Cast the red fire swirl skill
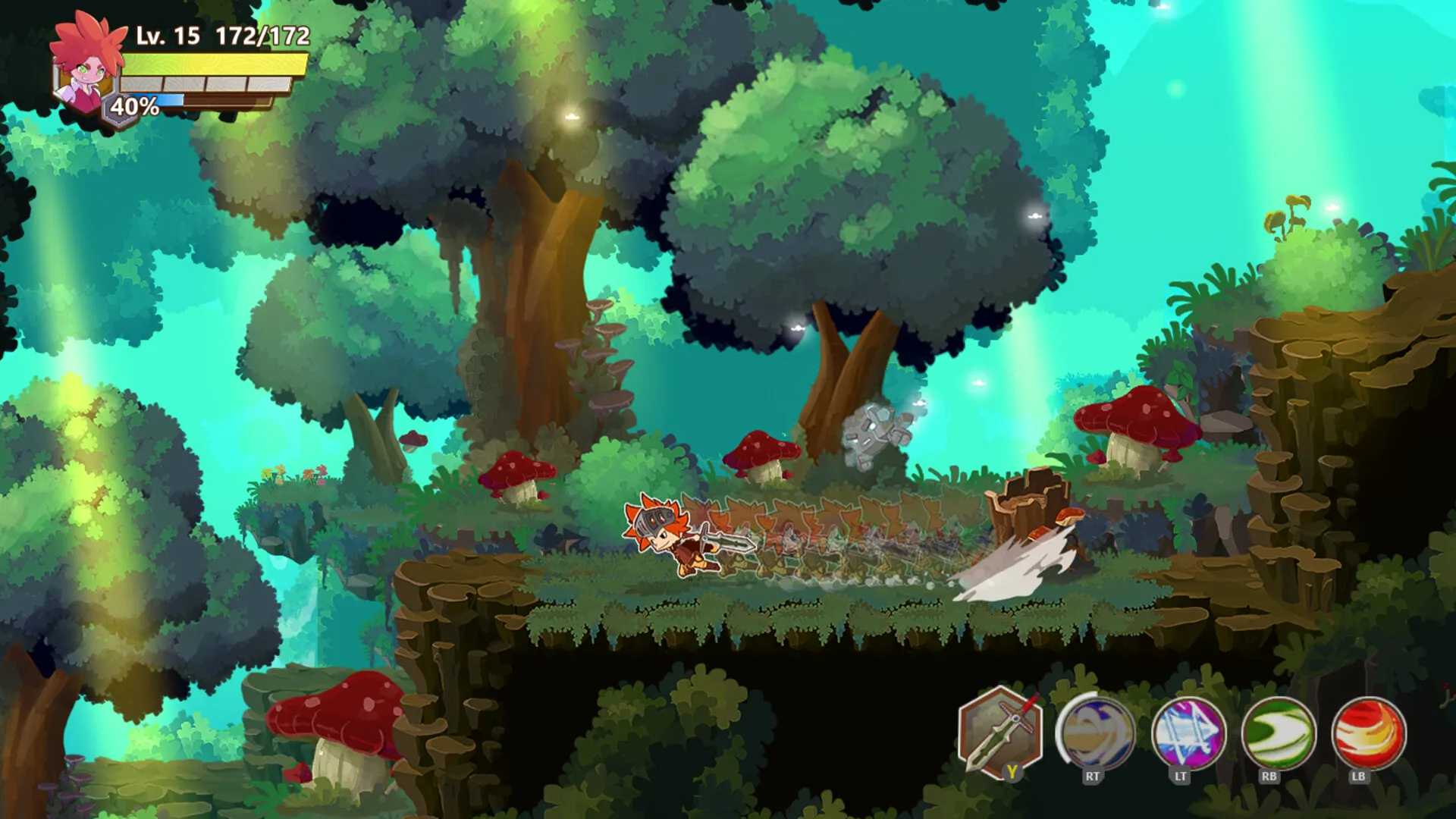 [1368, 733]
